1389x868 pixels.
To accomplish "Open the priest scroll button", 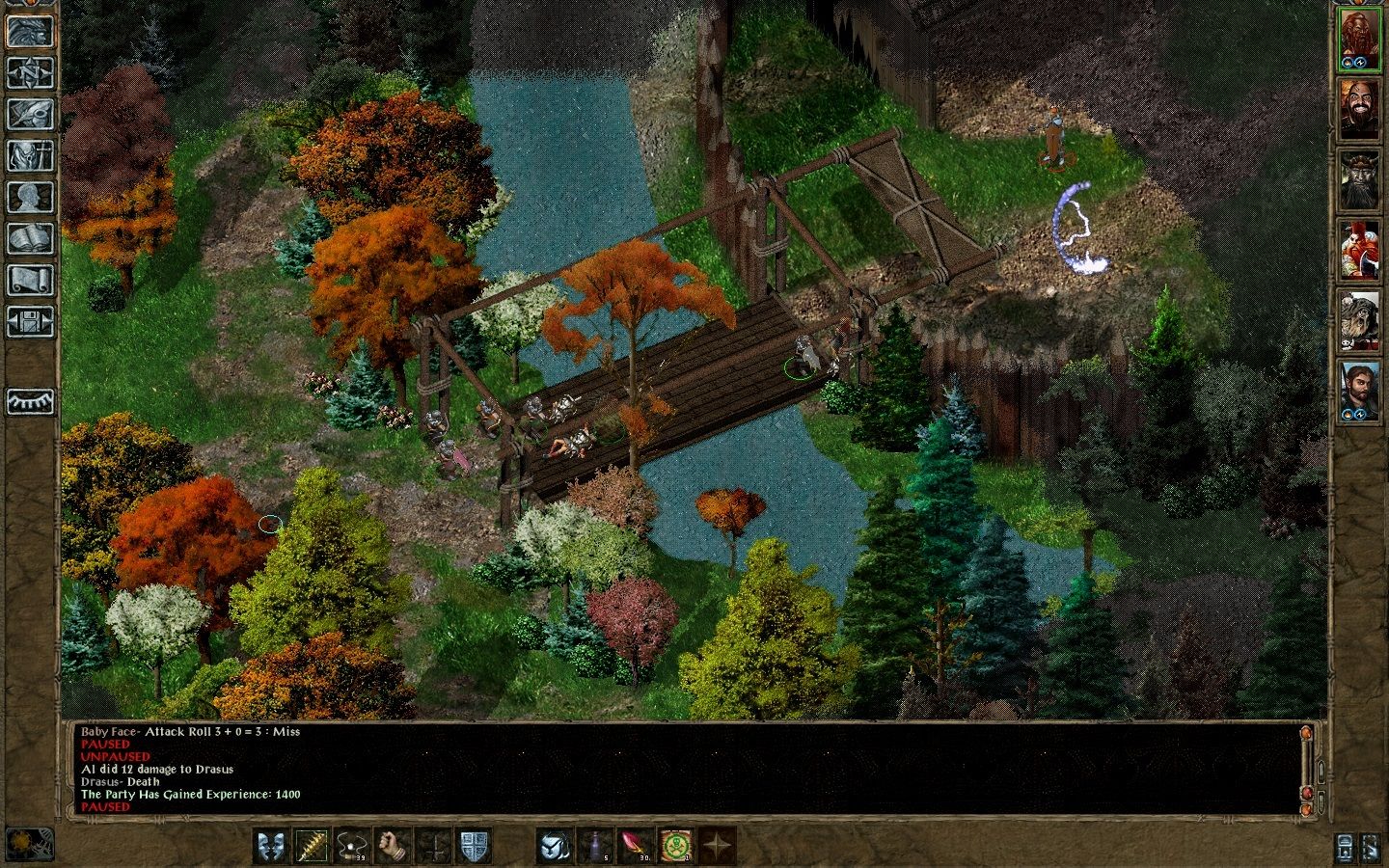I will tap(30, 281).
